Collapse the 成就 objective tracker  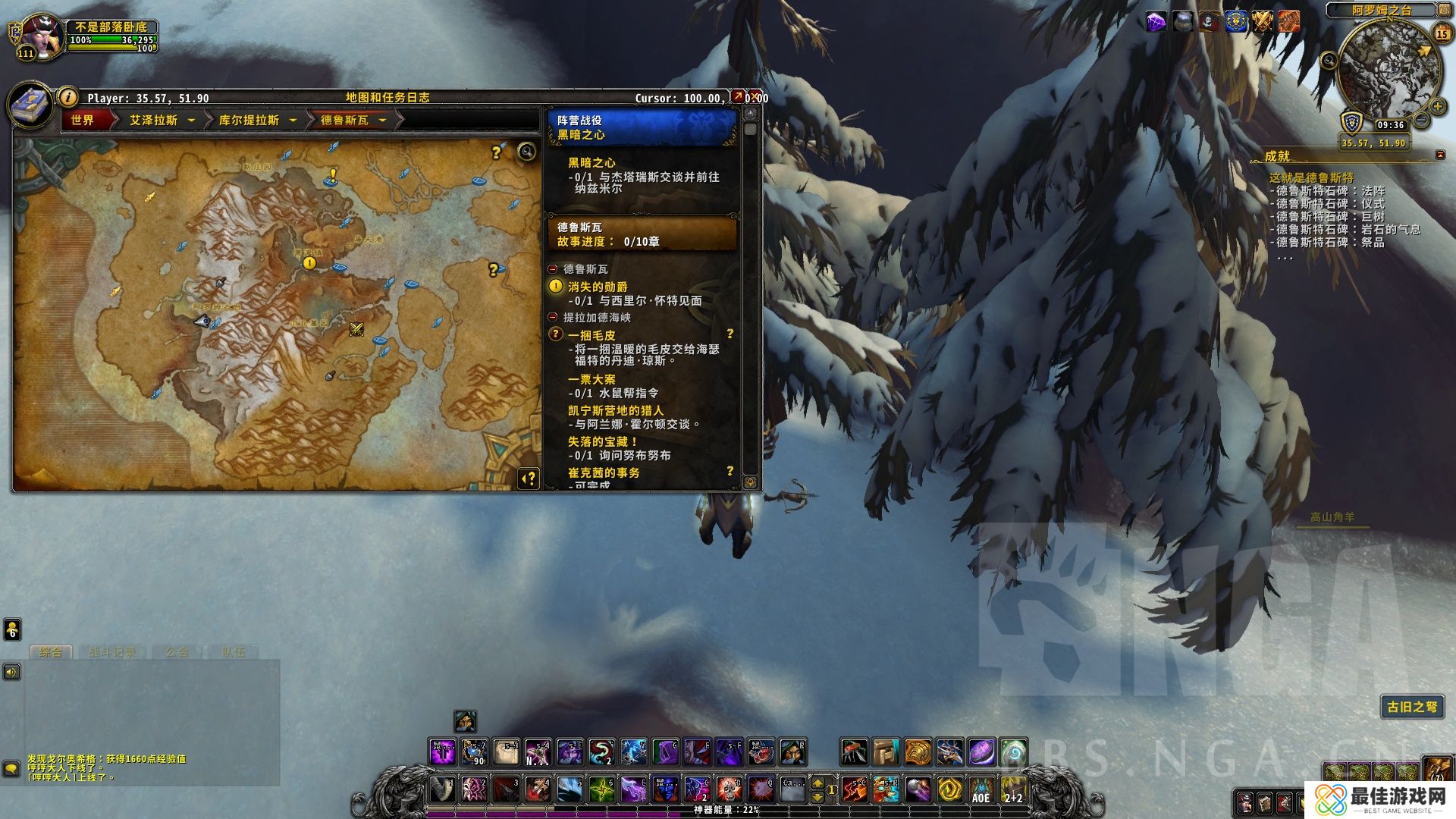click(x=1440, y=155)
